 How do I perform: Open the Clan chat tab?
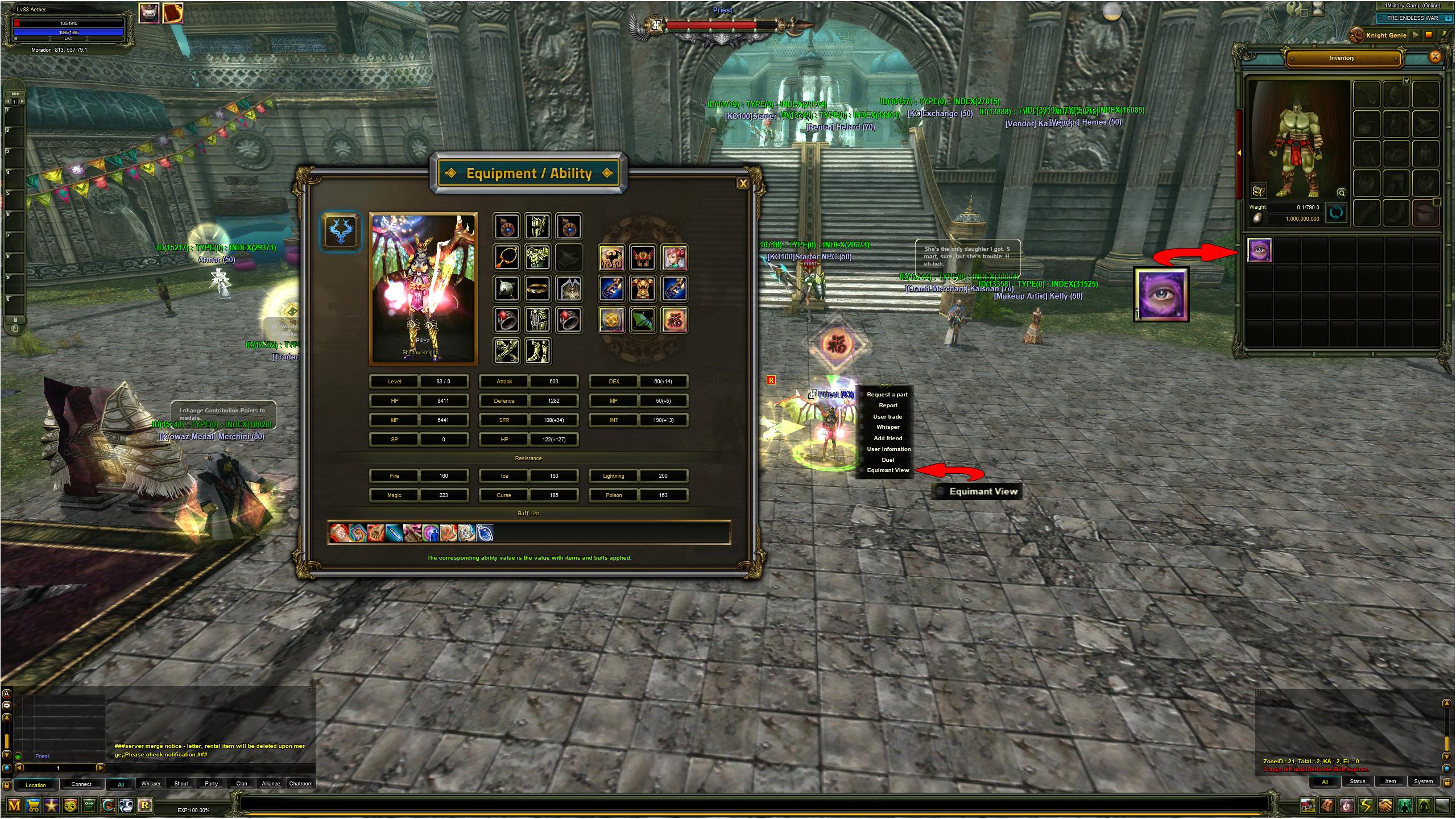point(242,784)
